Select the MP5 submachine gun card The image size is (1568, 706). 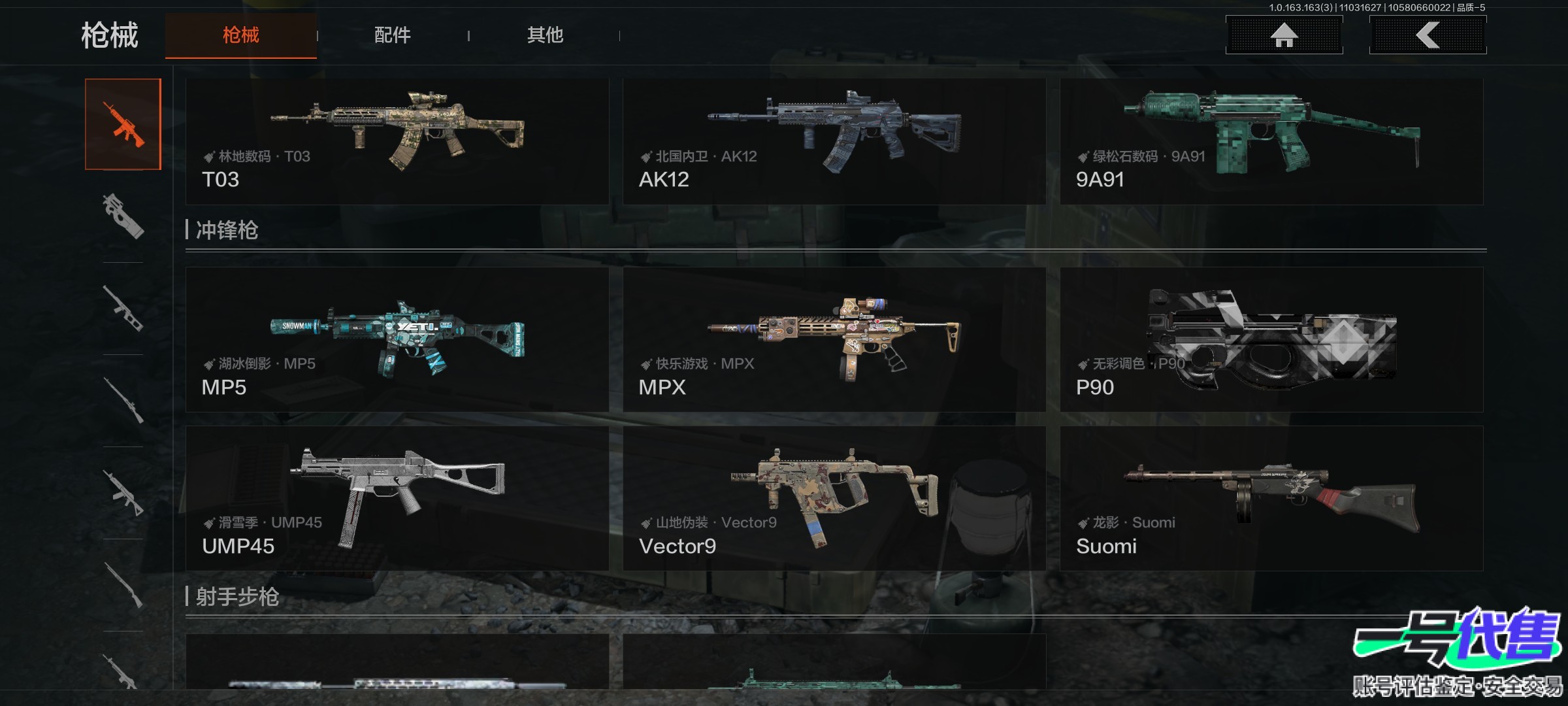click(397, 339)
